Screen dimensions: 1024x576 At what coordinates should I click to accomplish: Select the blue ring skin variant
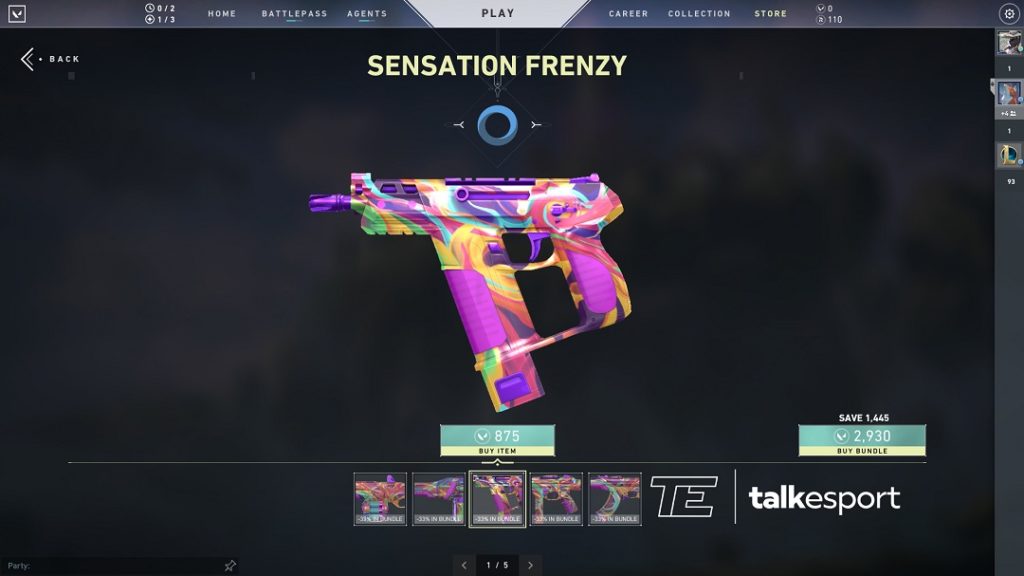[x=496, y=125]
